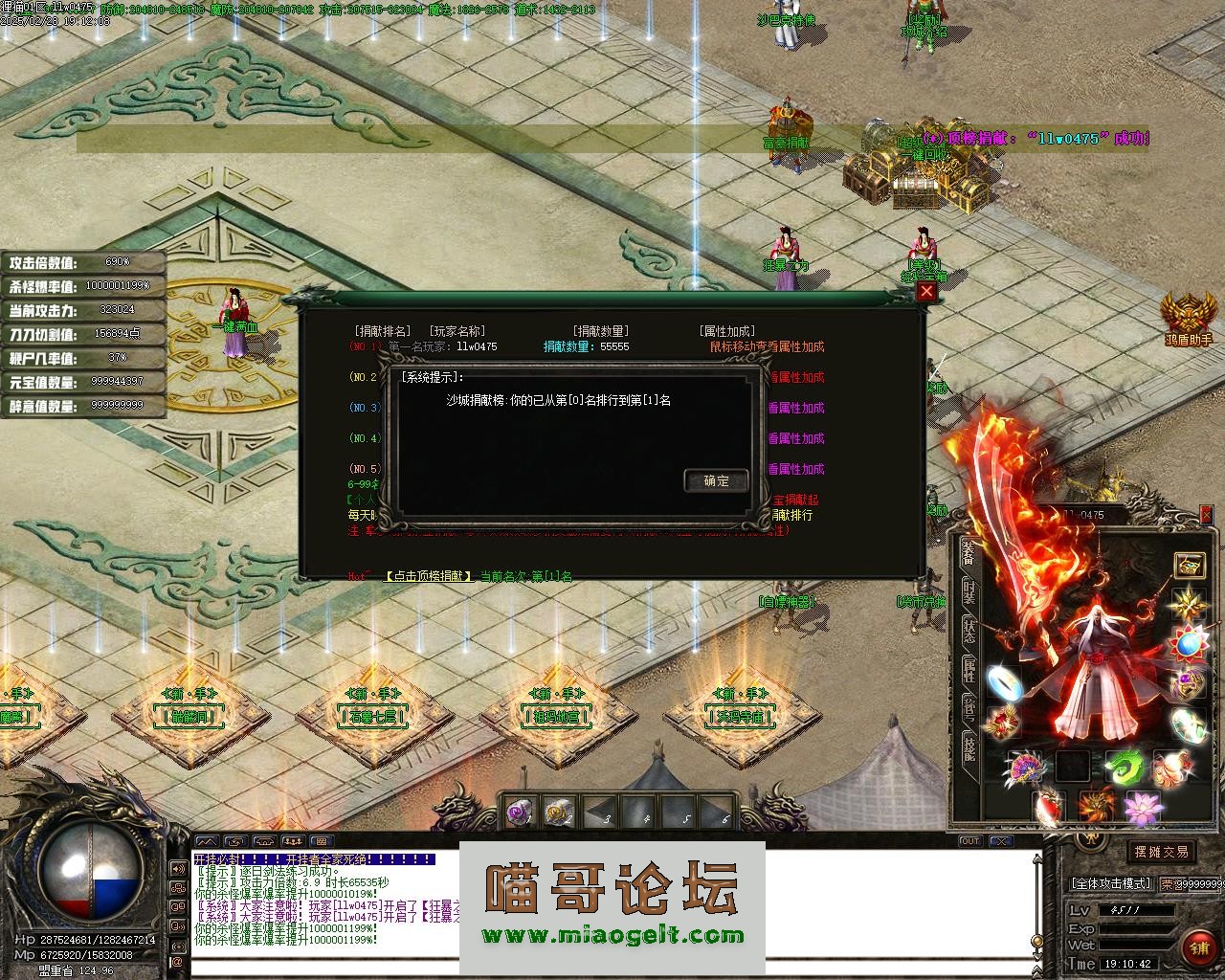Click the 点击顶榜捐献 donation link
The image size is (1225, 980).
click(428, 576)
